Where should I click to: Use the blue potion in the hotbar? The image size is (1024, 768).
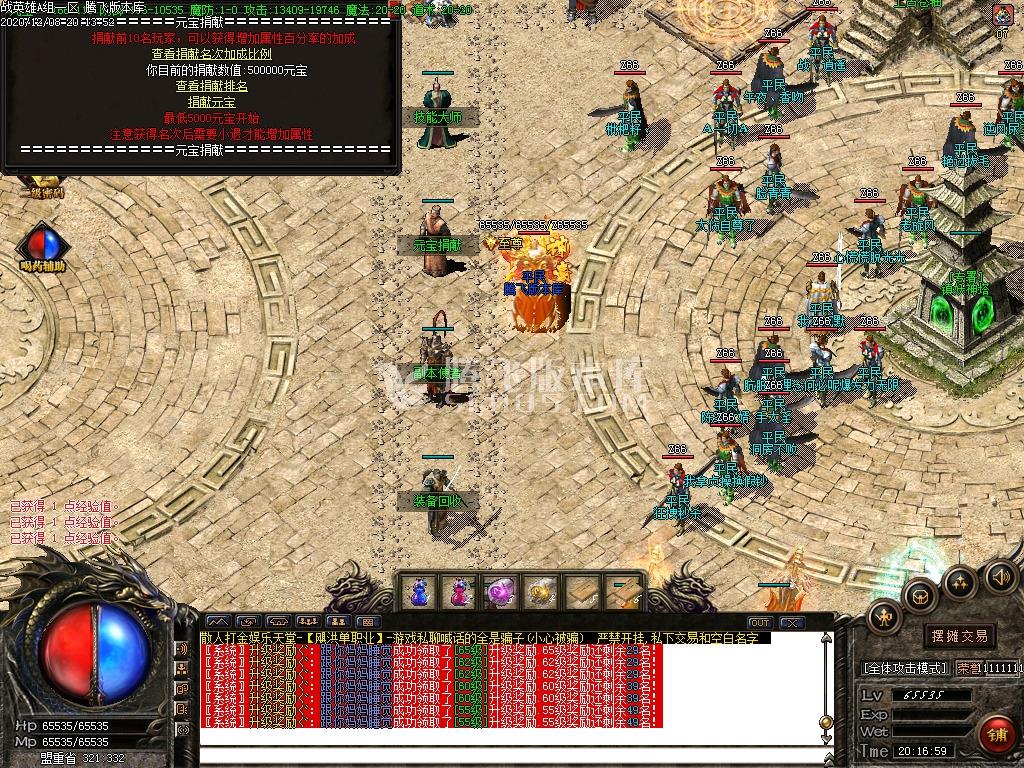(419, 593)
